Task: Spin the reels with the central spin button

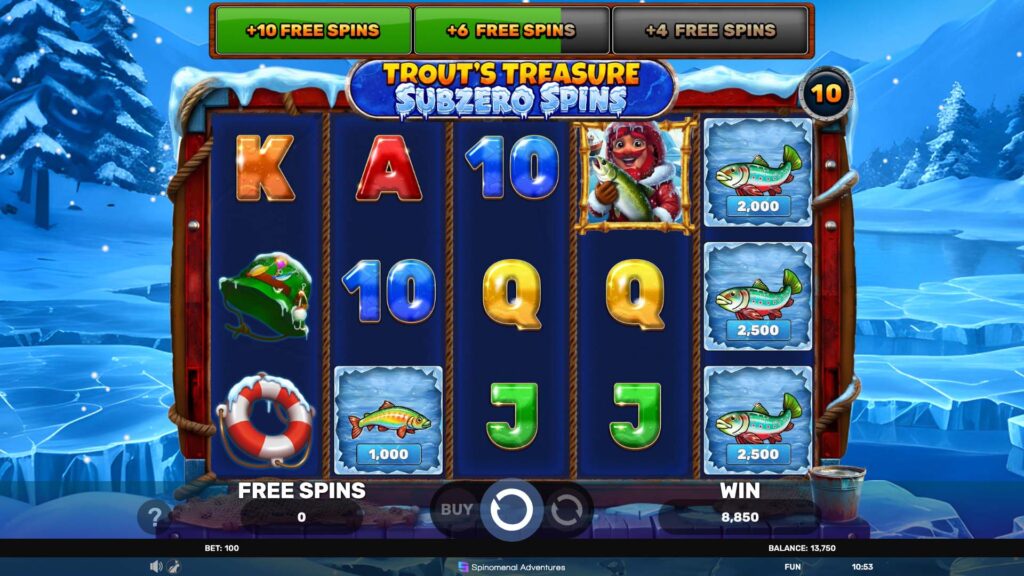Action: (511, 510)
